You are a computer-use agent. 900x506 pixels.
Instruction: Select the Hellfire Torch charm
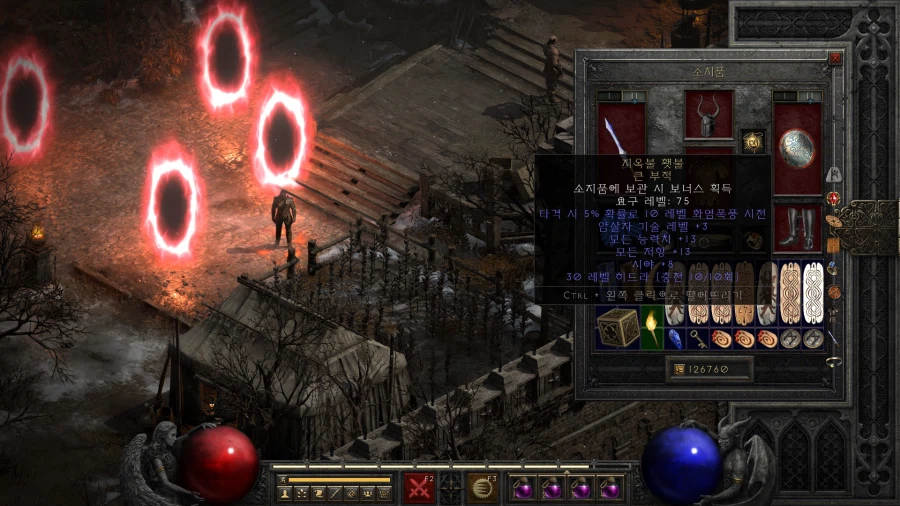point(652,327)
